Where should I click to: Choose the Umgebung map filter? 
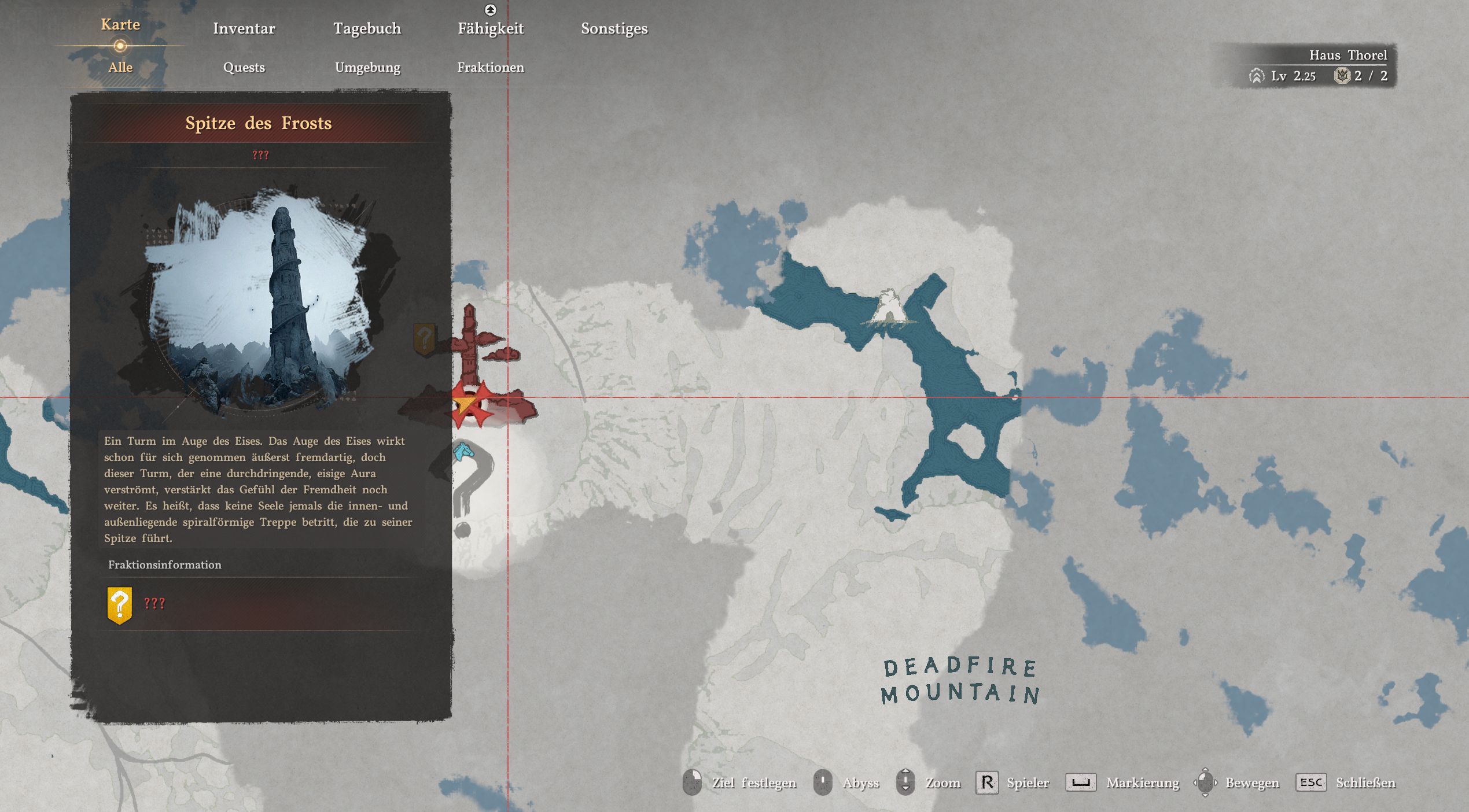(x=367, y=67)
